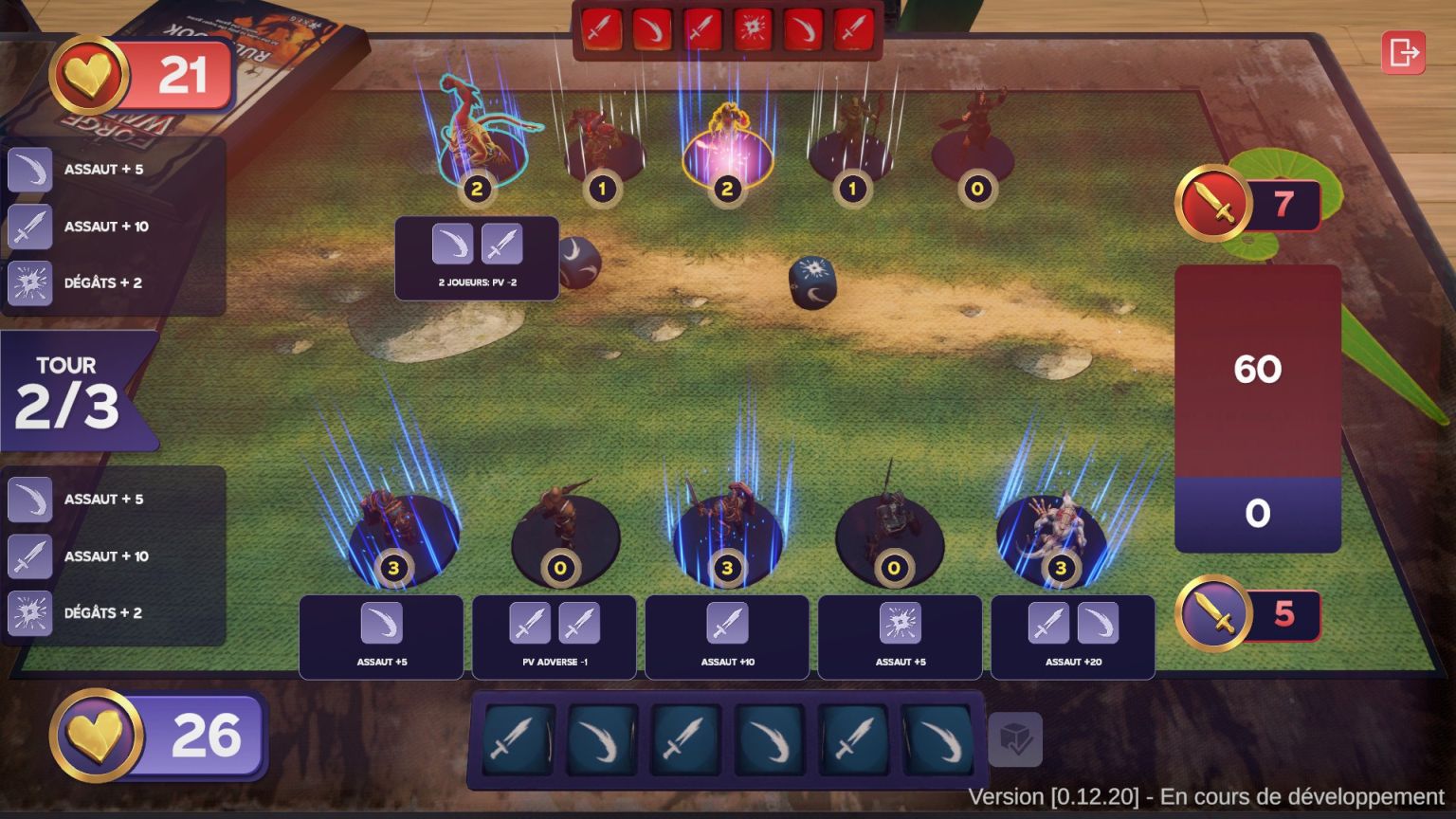
Task: Click the red exit button
Action: [x=1403, y=53]
